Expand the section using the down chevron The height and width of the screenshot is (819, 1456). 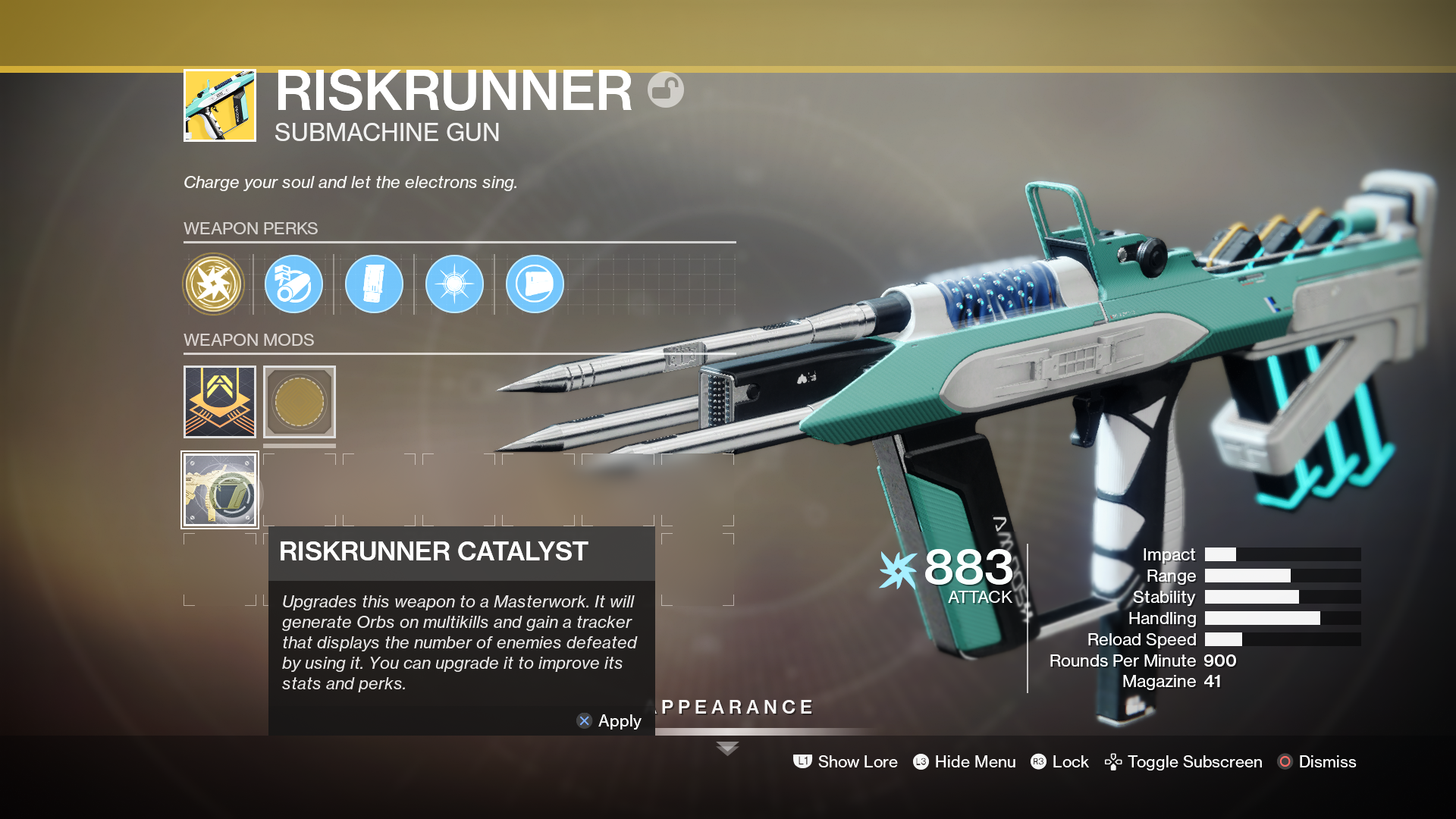pyautogui.click(x=727, y=748)
